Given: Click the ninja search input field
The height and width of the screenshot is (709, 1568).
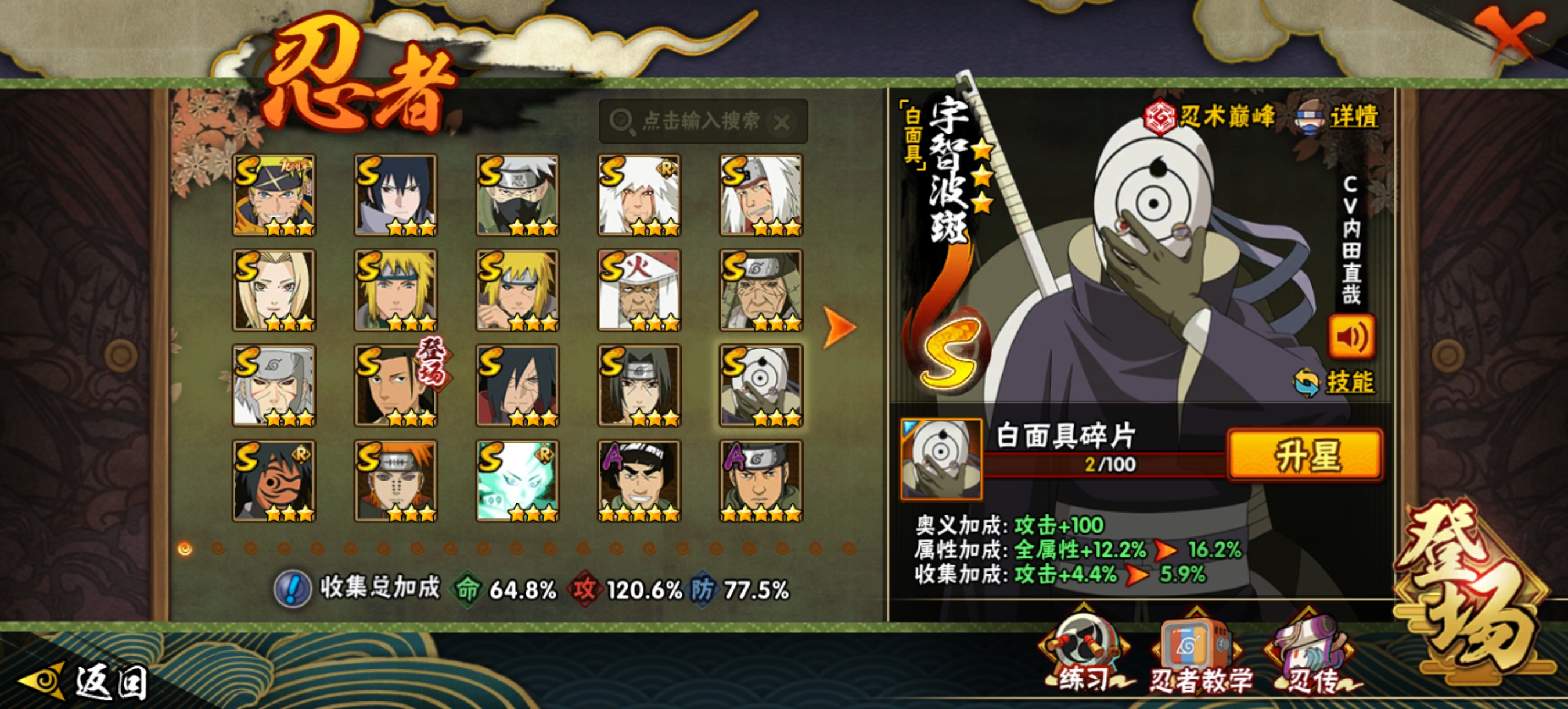Looking at the screenshot, I should [x=700, y=121].
